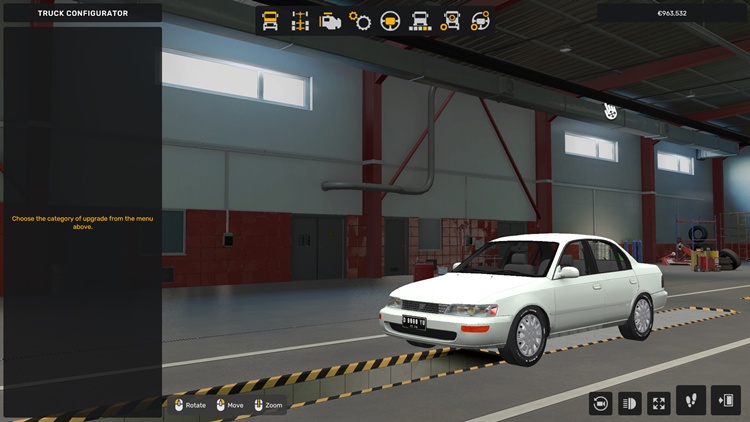
Task: Open the truck cabin upgrade category
Action: tap(270, 21)
